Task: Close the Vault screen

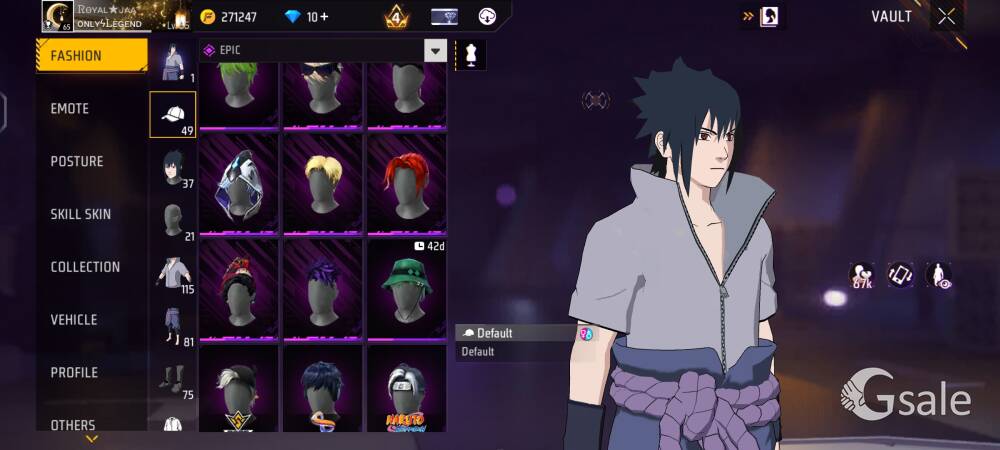Action: click(x=946, y=16)
